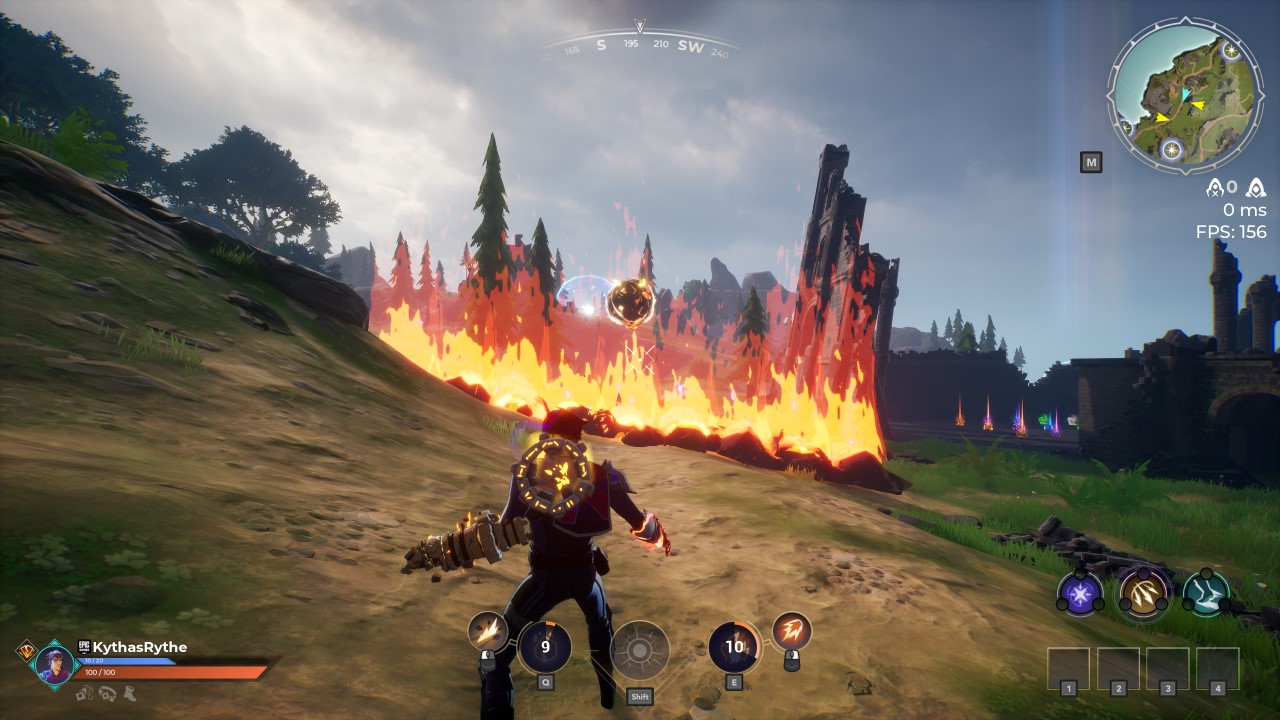Open the right-click Fireball ability icon
This screenshot has width=1280, height=720.
pyautogui.click(x=793, y=630)
